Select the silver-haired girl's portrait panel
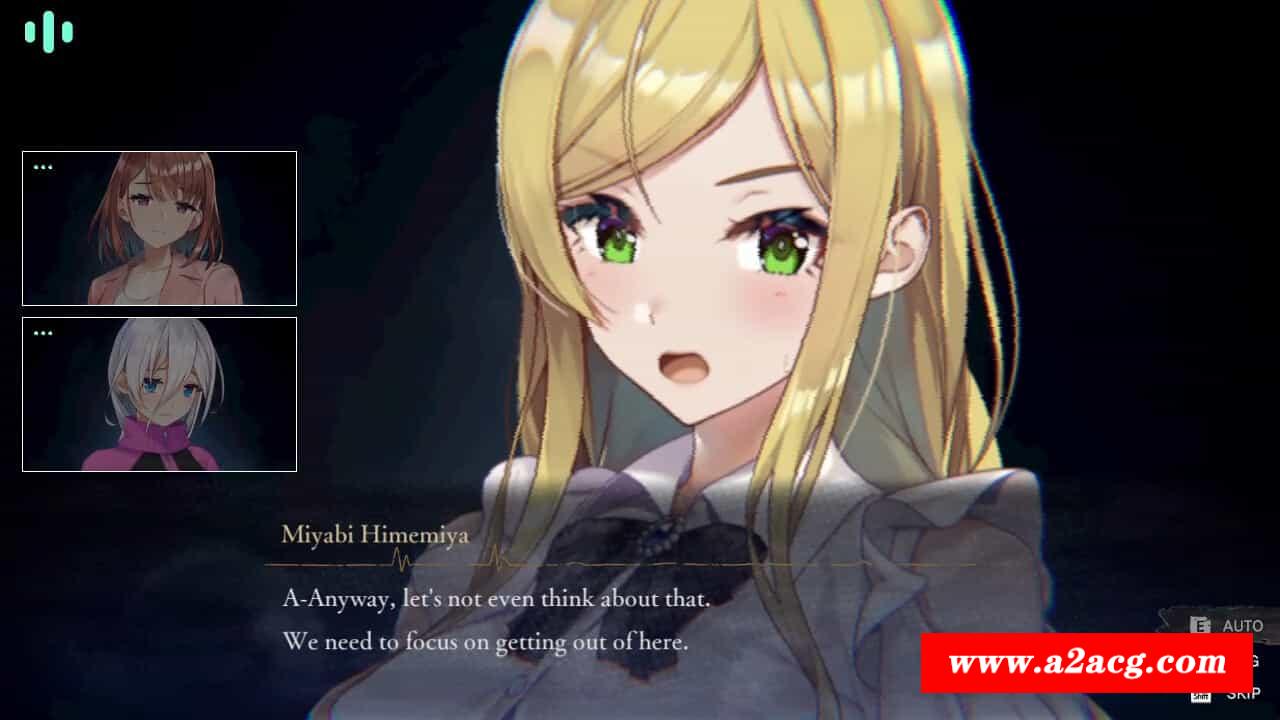 pos(159,394)
